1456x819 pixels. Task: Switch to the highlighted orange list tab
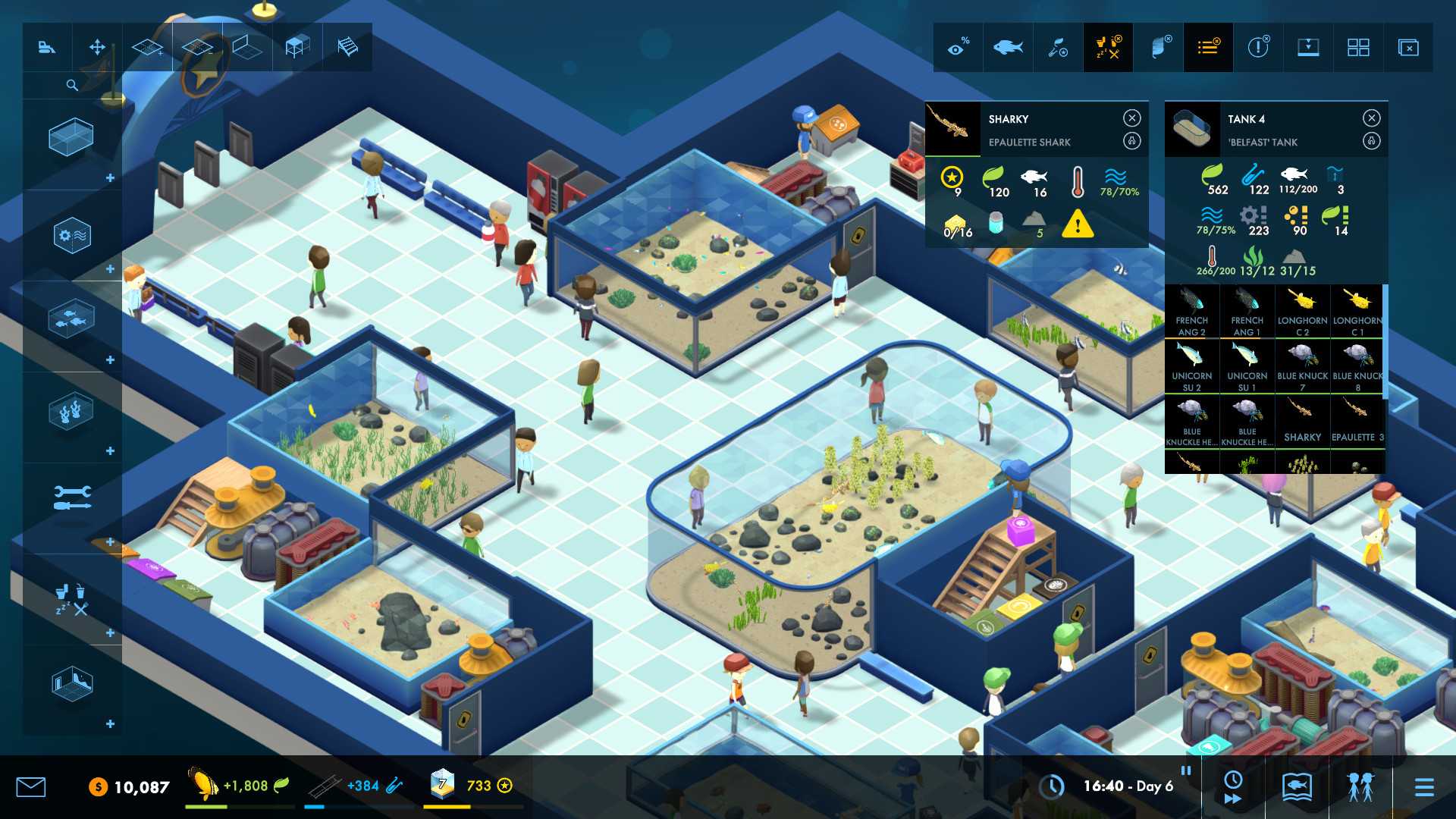pyautogui.click(x=1210, y=47)
